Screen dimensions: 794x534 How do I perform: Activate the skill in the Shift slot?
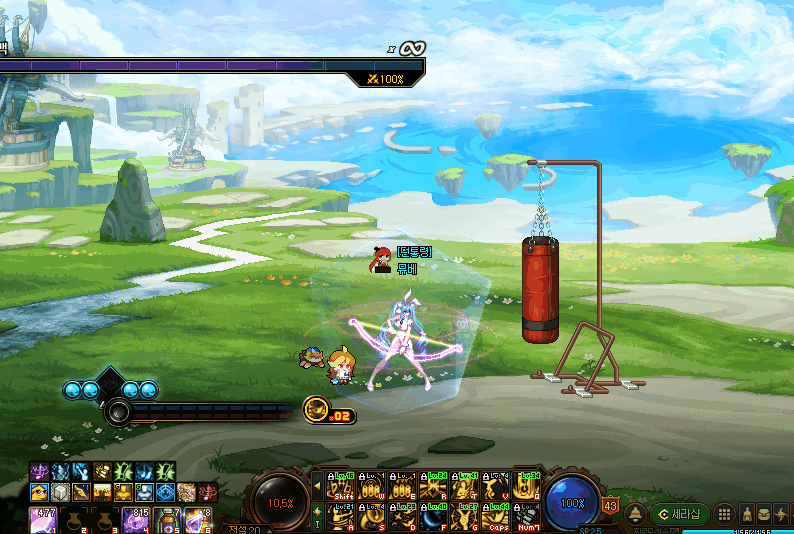[x=344, y=485]
